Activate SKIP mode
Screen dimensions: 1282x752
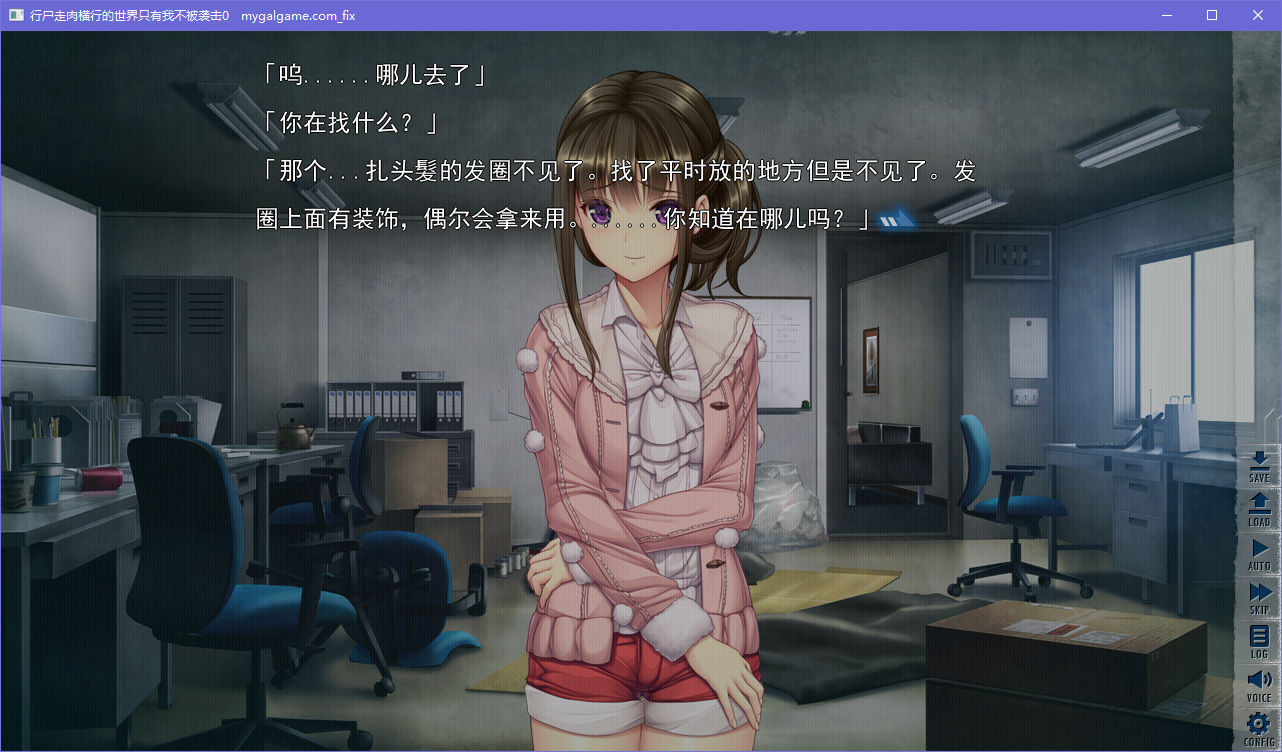pos(1259,598)
